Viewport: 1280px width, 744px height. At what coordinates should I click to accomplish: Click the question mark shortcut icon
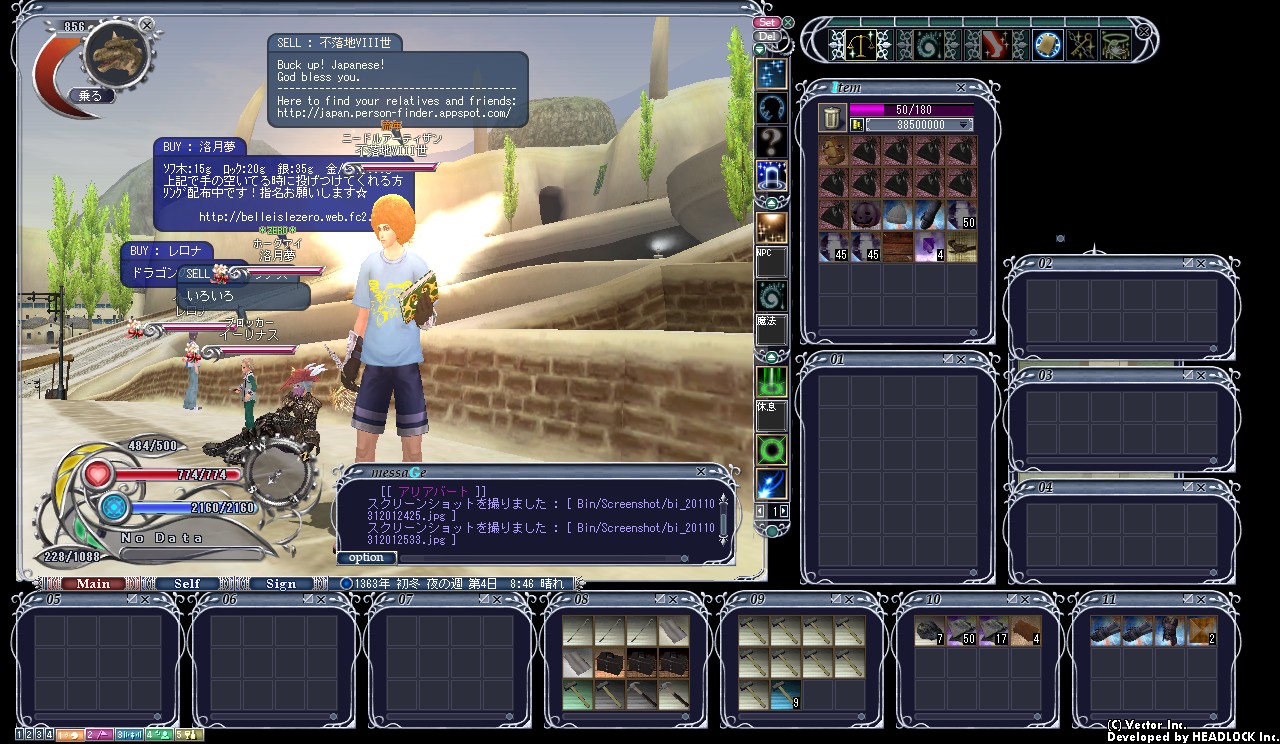pos(771,139)
